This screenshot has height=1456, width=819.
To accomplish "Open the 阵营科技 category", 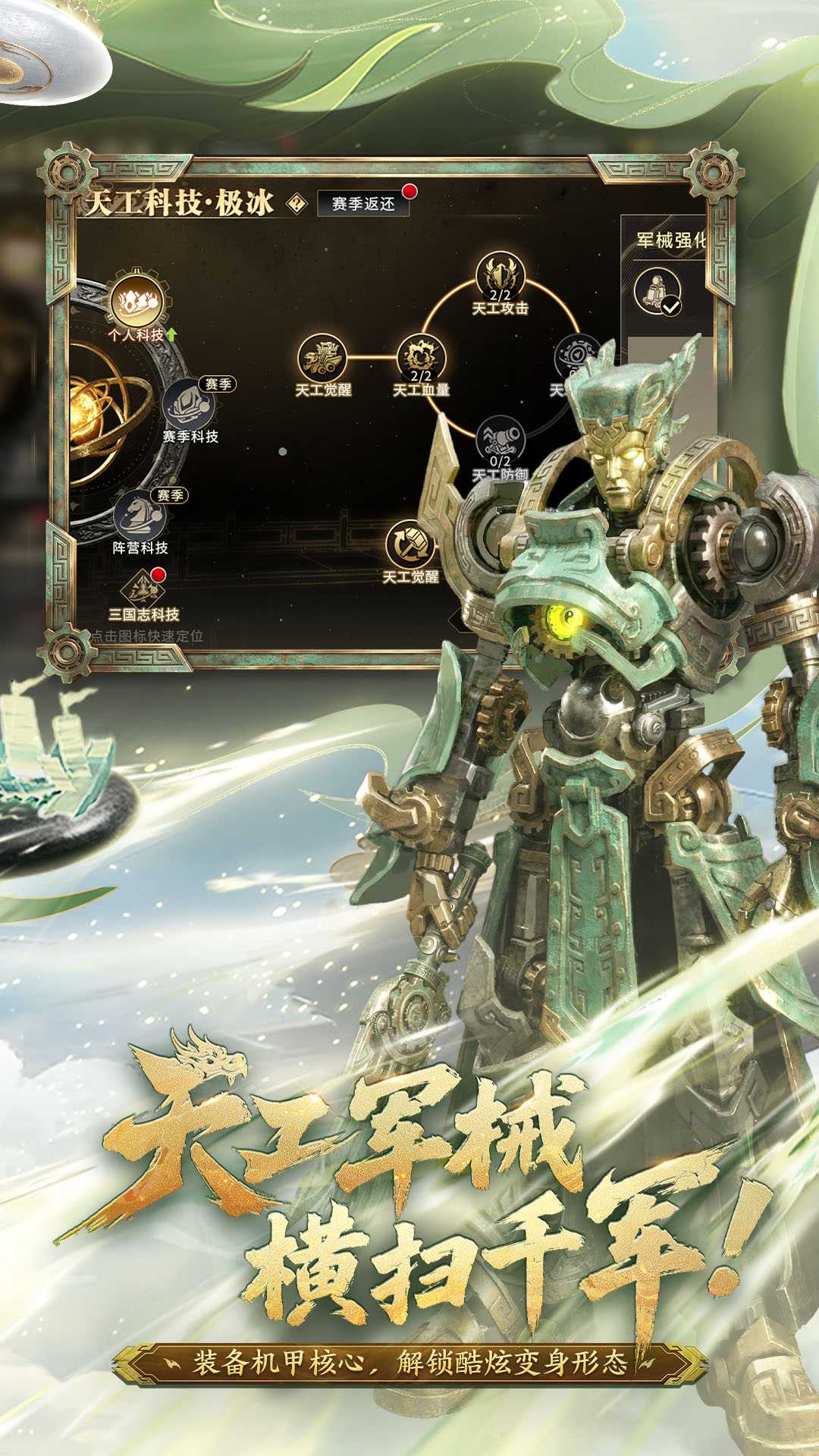I will coord(140,516).
